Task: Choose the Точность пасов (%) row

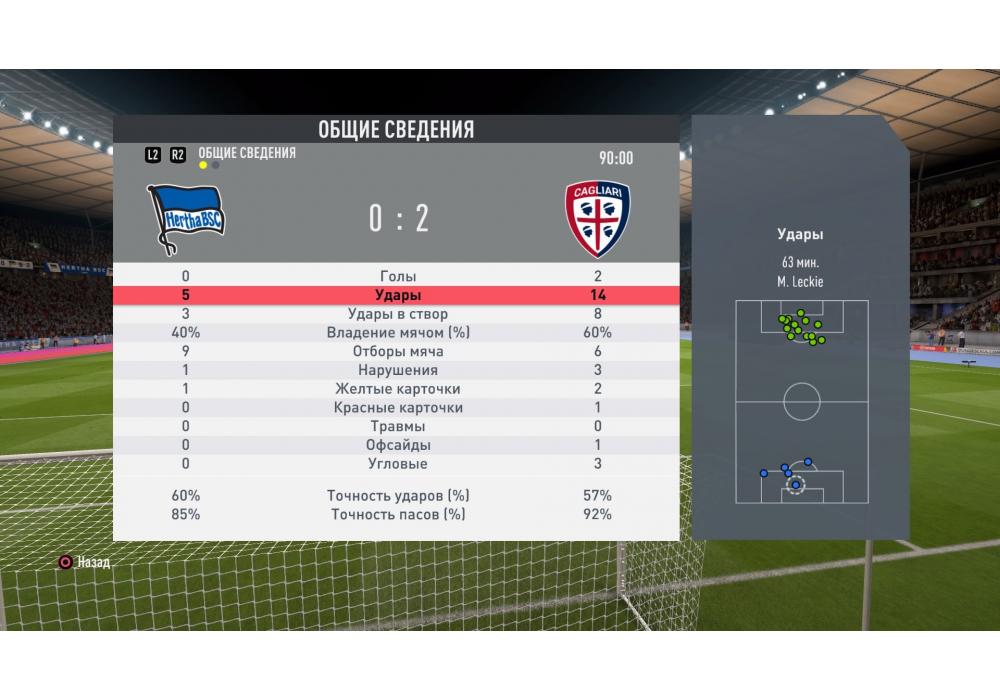Action: point(398,515)
